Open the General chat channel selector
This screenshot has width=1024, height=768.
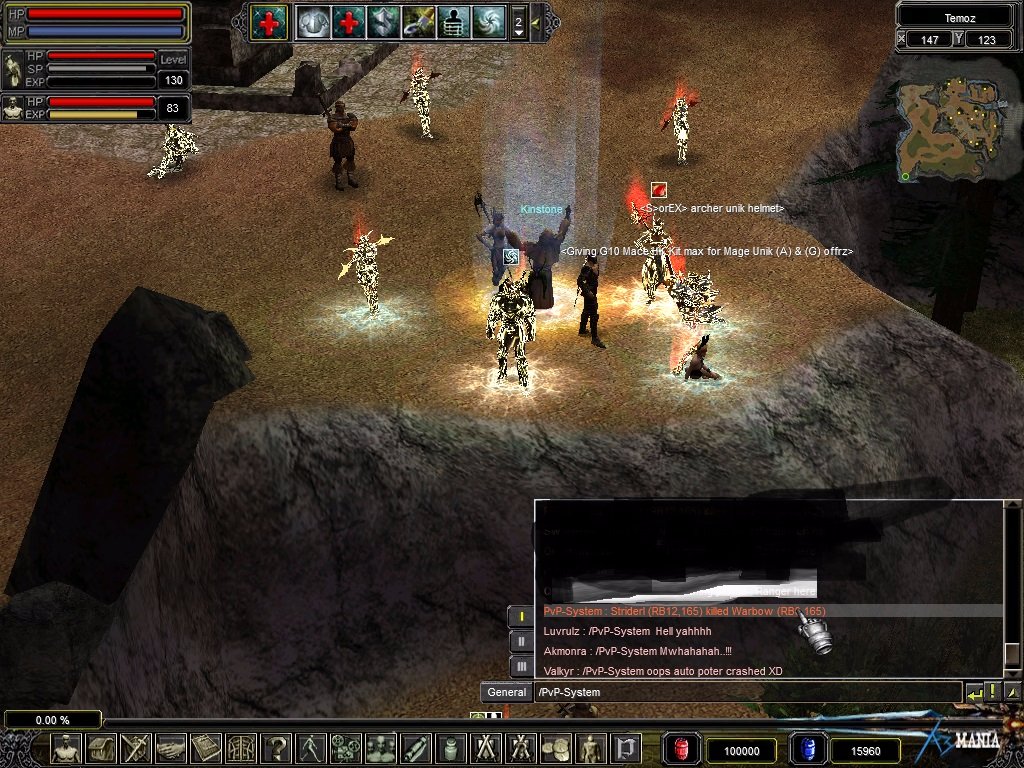tap(507, 692)
